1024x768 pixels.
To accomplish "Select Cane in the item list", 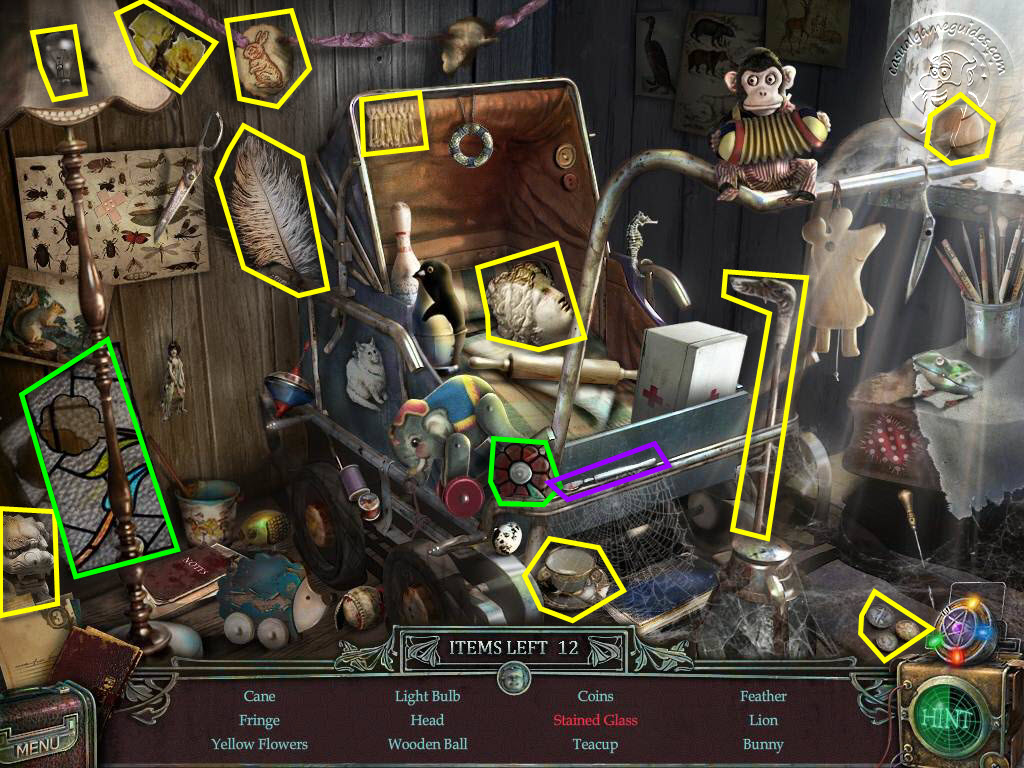I will coord(259,696).
